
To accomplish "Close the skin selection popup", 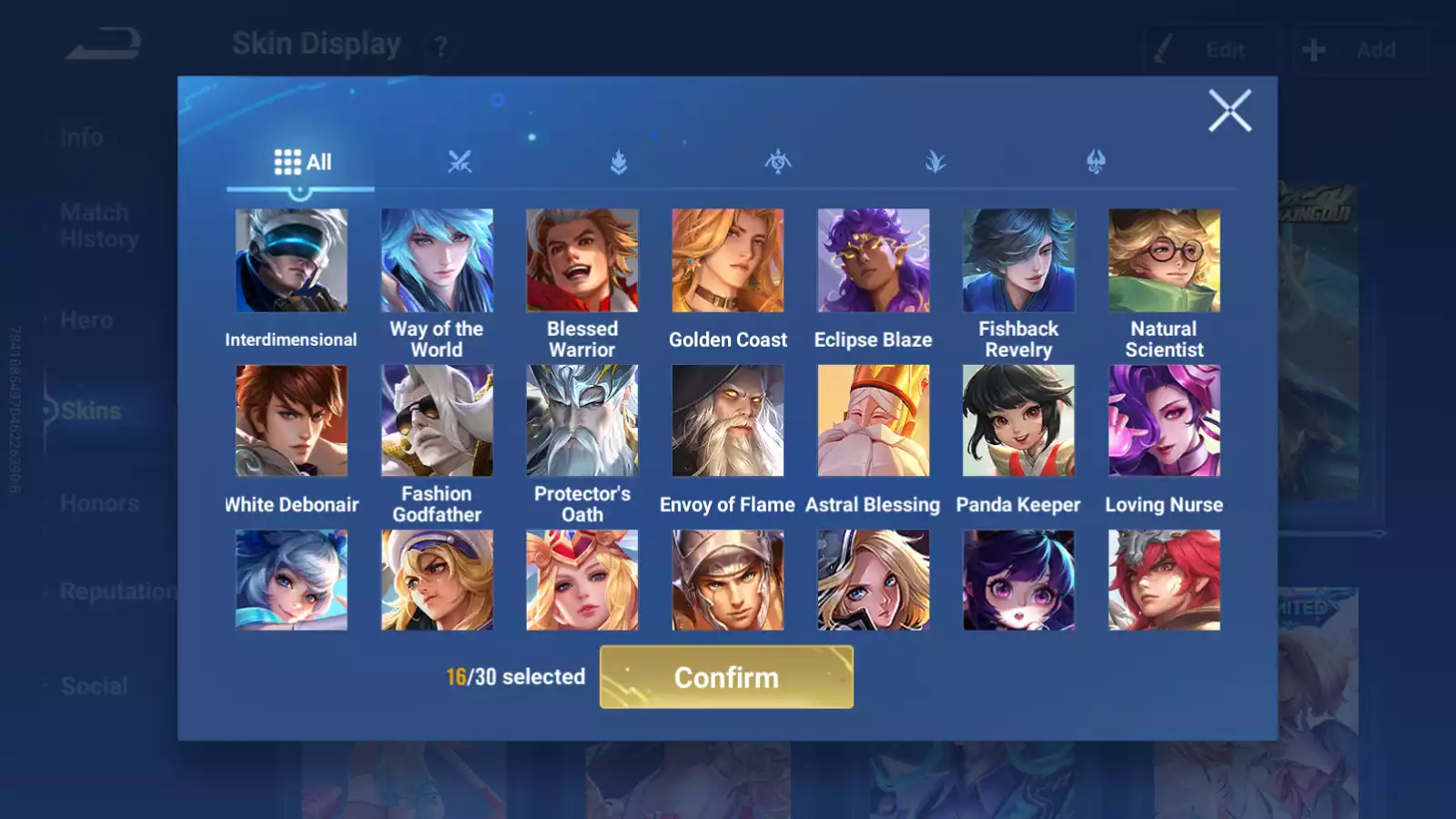I will coord(1229,111).
